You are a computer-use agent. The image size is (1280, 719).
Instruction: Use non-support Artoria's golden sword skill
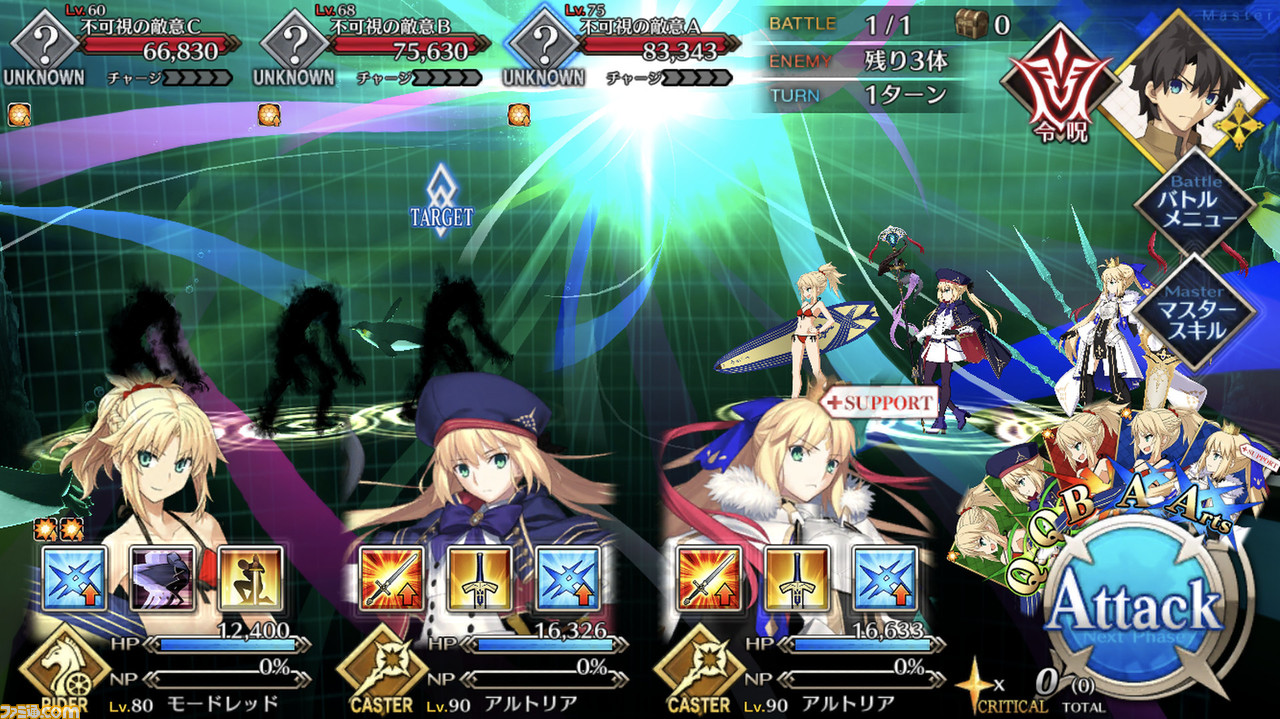(480, 578)
